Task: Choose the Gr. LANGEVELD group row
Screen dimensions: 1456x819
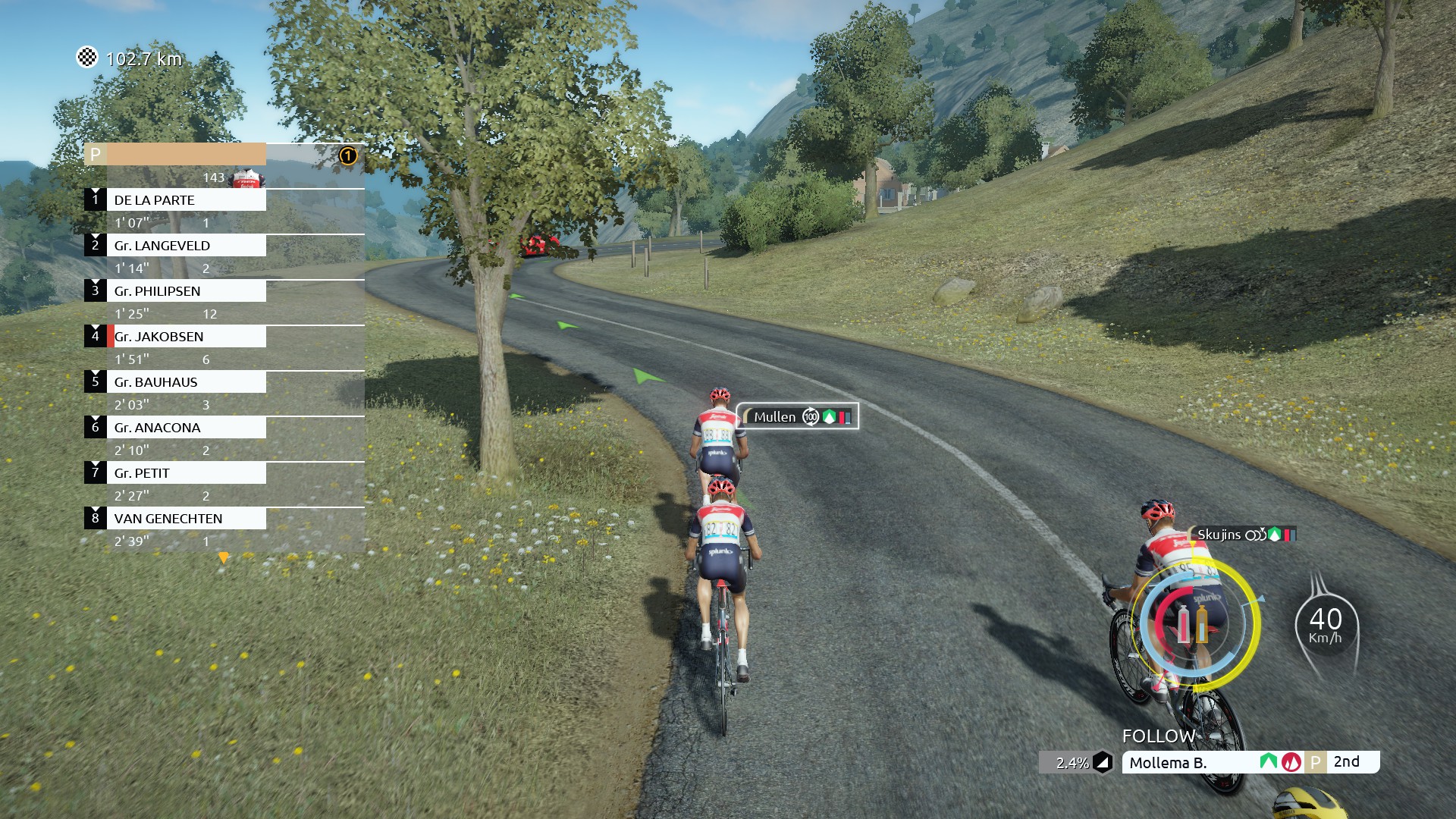Action: pyautogui.click(x=186, y=246)
